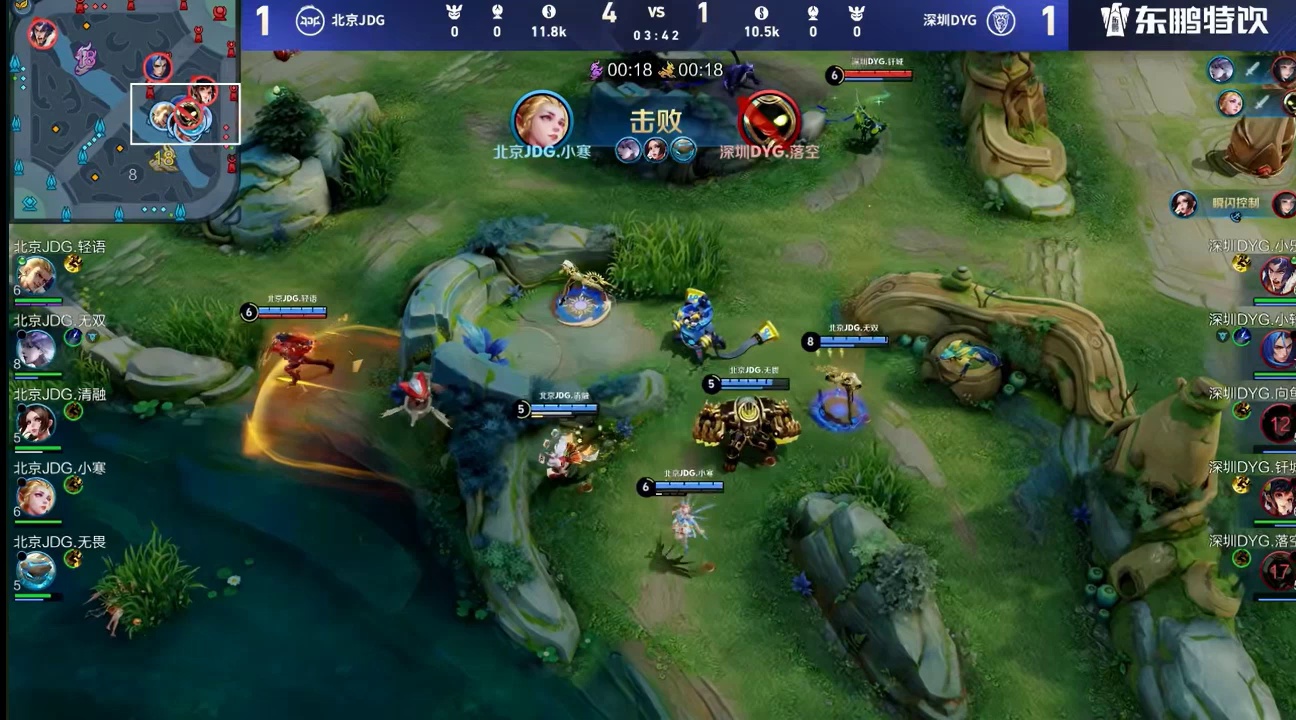Choose 深圳DYG.向鱼 respawning player portrait
1296x720 pixels.
[x=1278, y=422]
